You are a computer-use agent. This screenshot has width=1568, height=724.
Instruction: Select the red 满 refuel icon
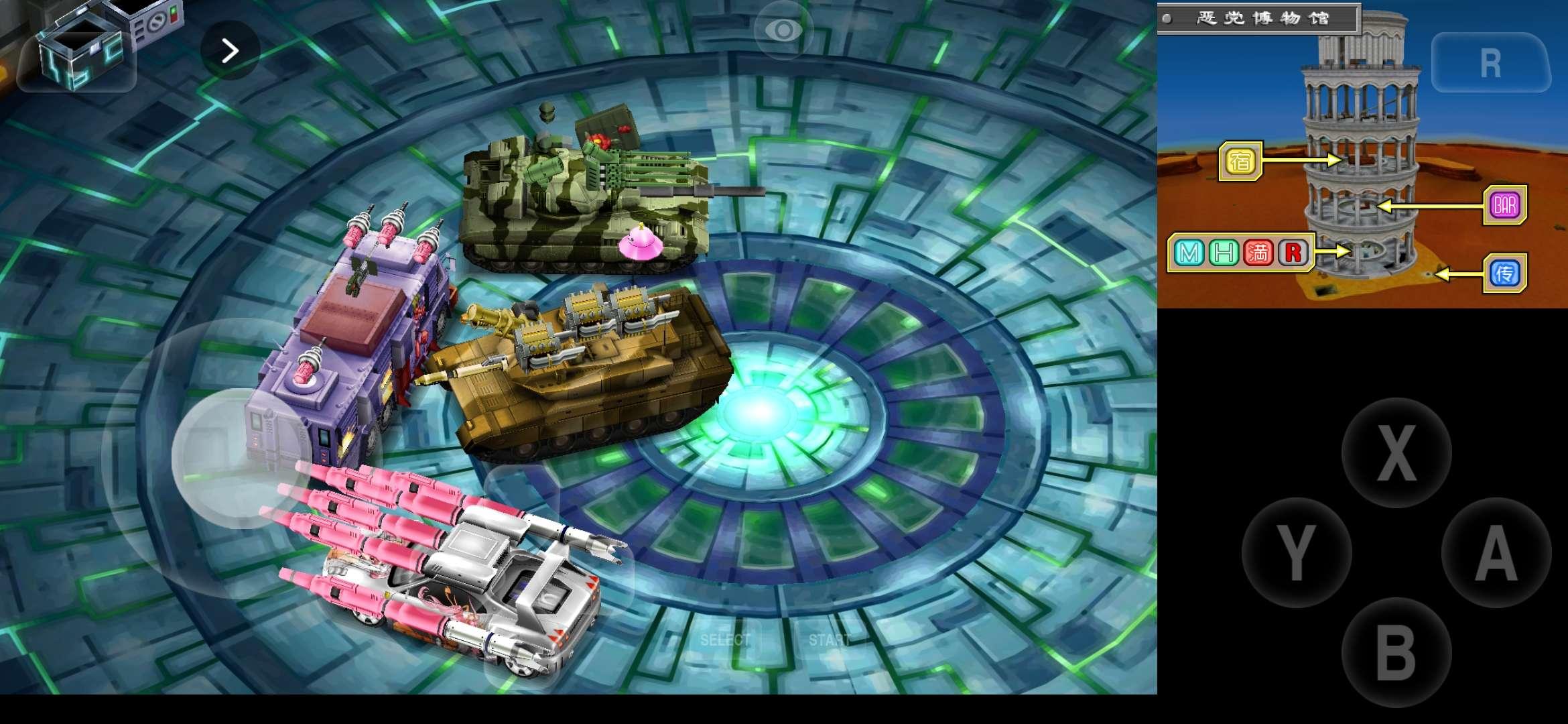(x=1260, y=253)
